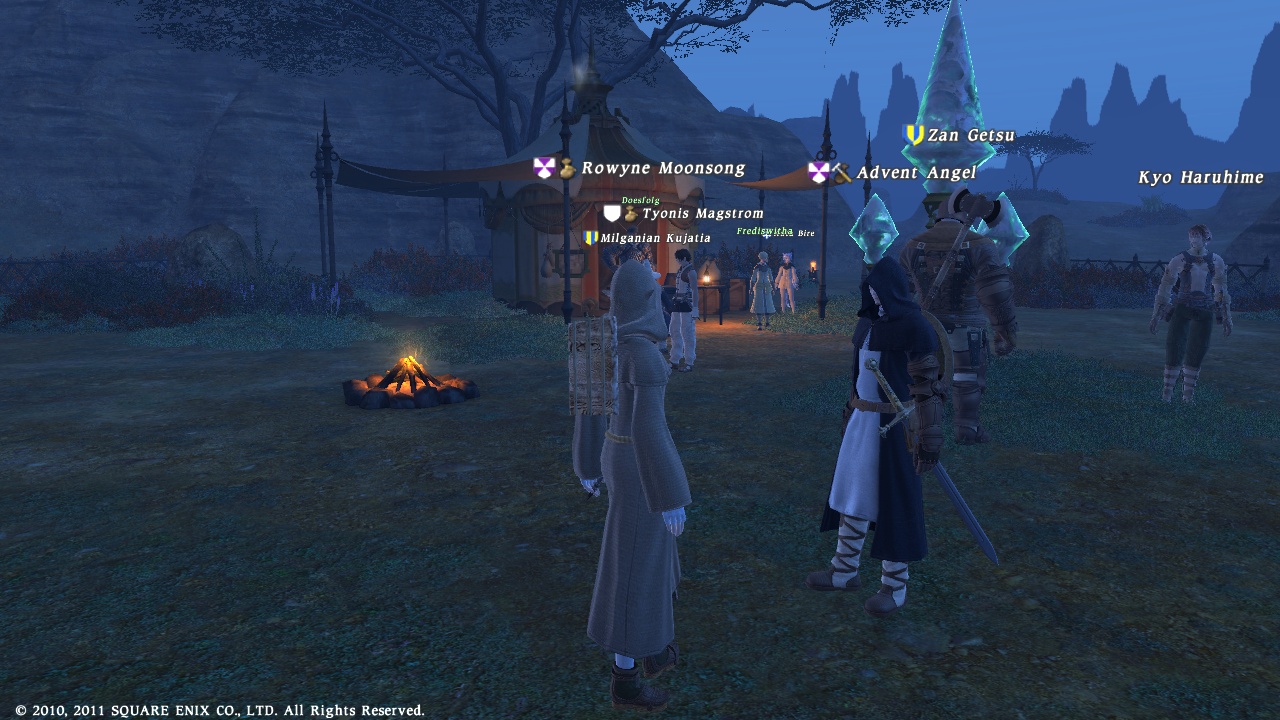
Task: Select the Zan Getsu name label
Action: click(970, 135)
